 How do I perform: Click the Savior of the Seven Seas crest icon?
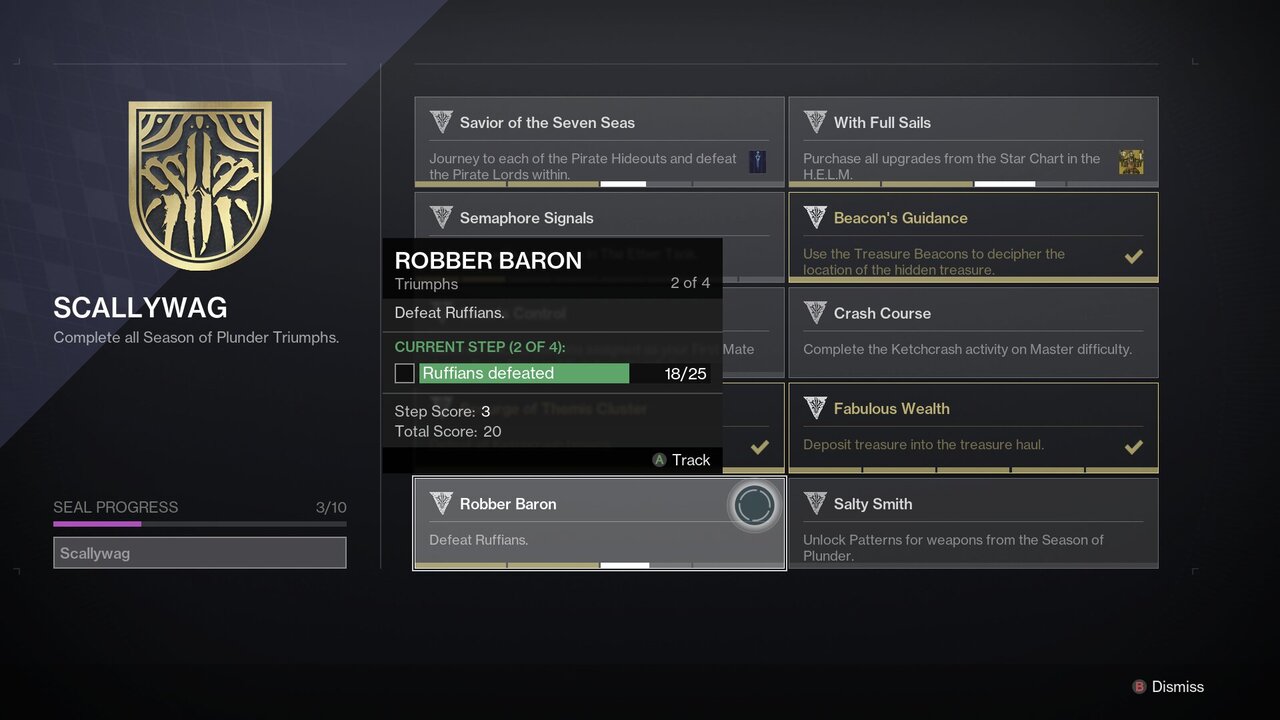coord(441,121)
